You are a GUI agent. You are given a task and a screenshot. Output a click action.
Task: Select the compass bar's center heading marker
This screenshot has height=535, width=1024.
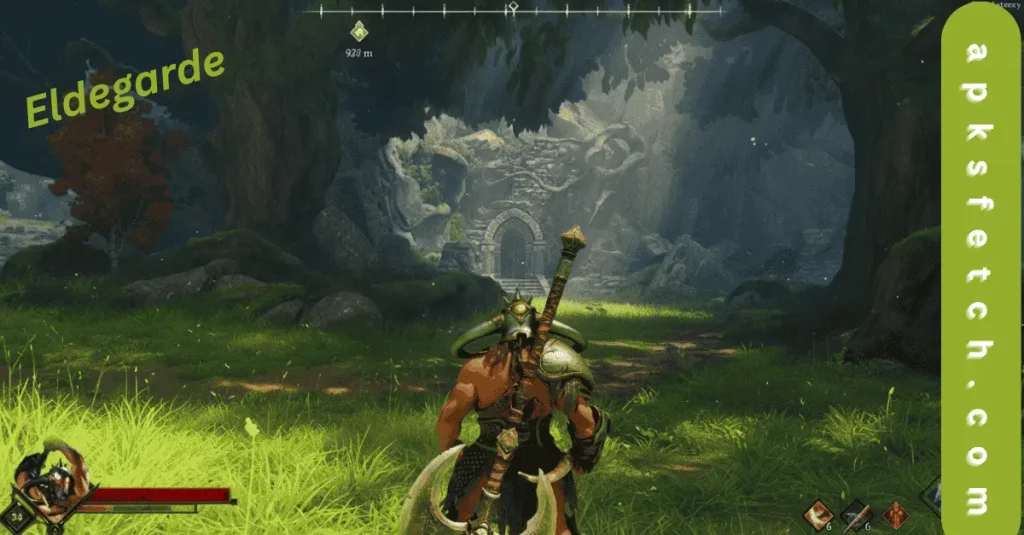click(x=512, y=9)
